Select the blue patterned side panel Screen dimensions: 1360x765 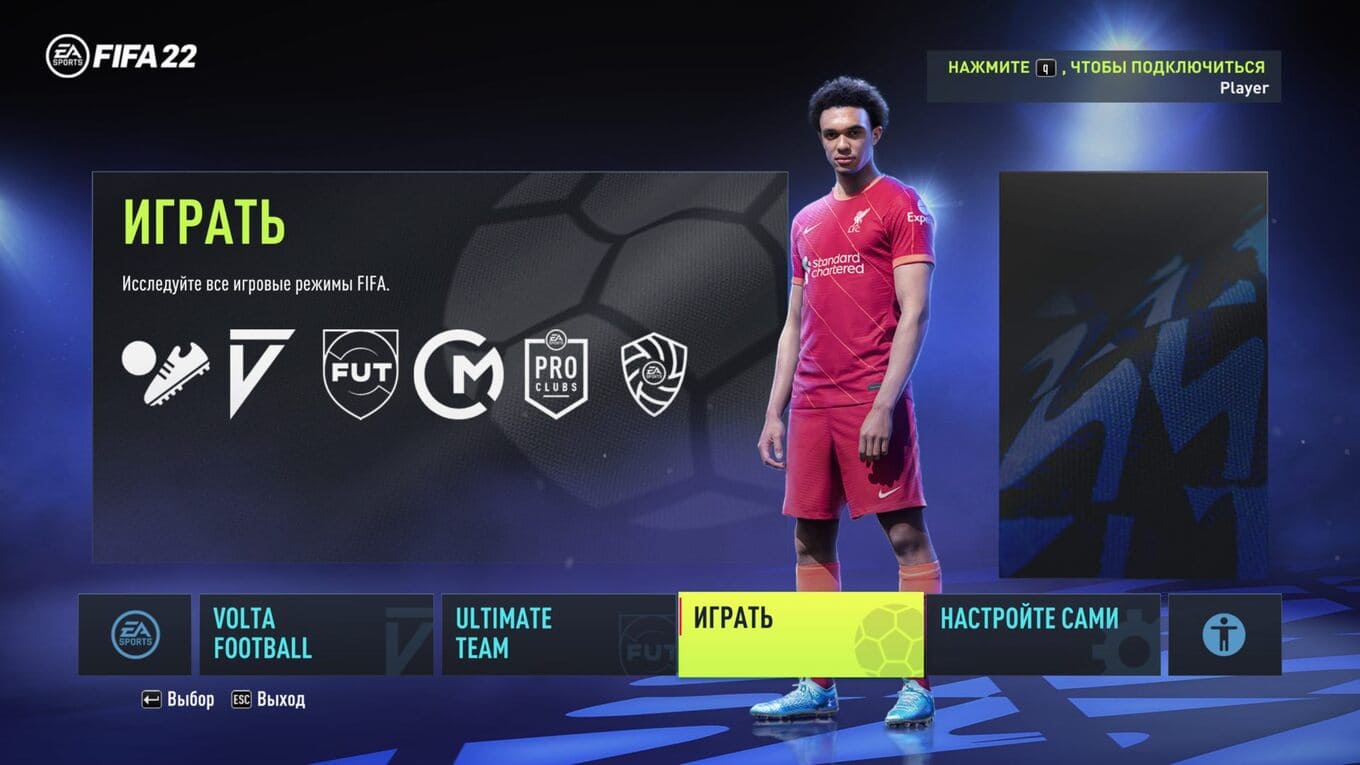(1133, 374)
